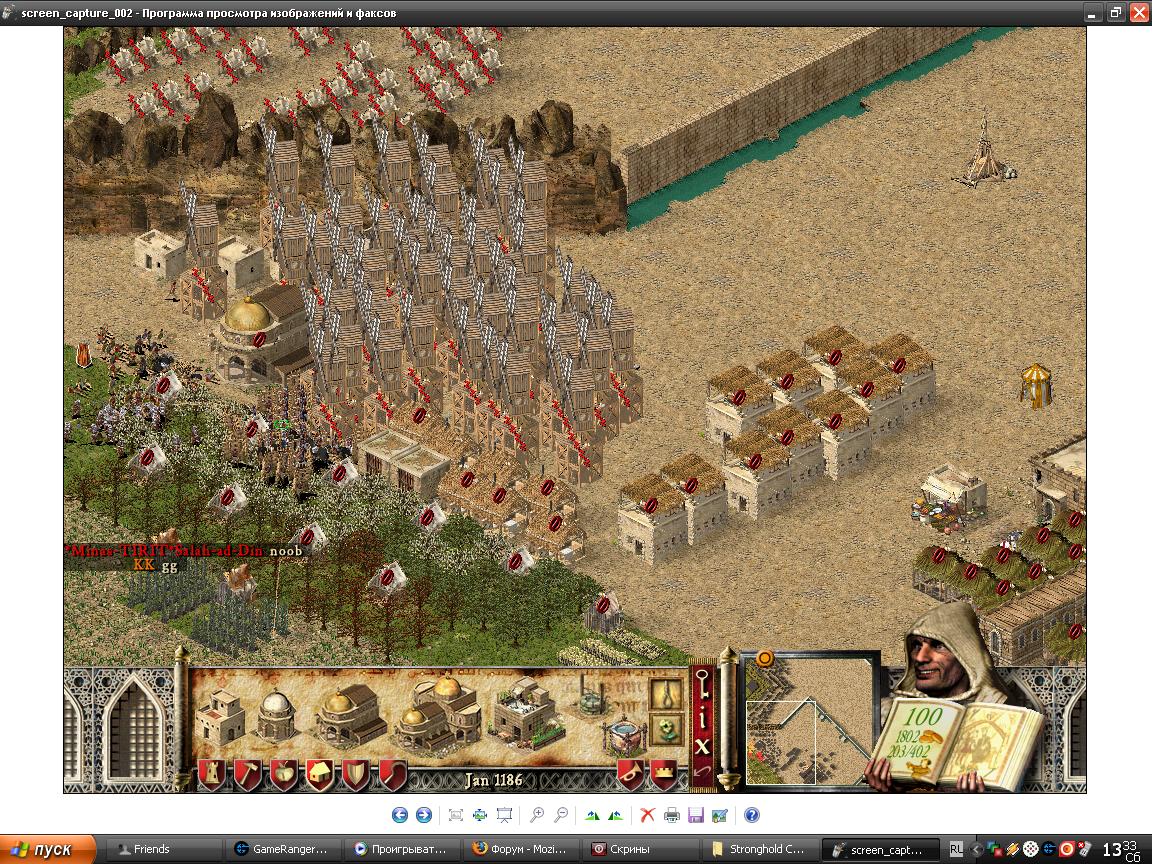Open game options with the key icon

(x=703, y=688)
